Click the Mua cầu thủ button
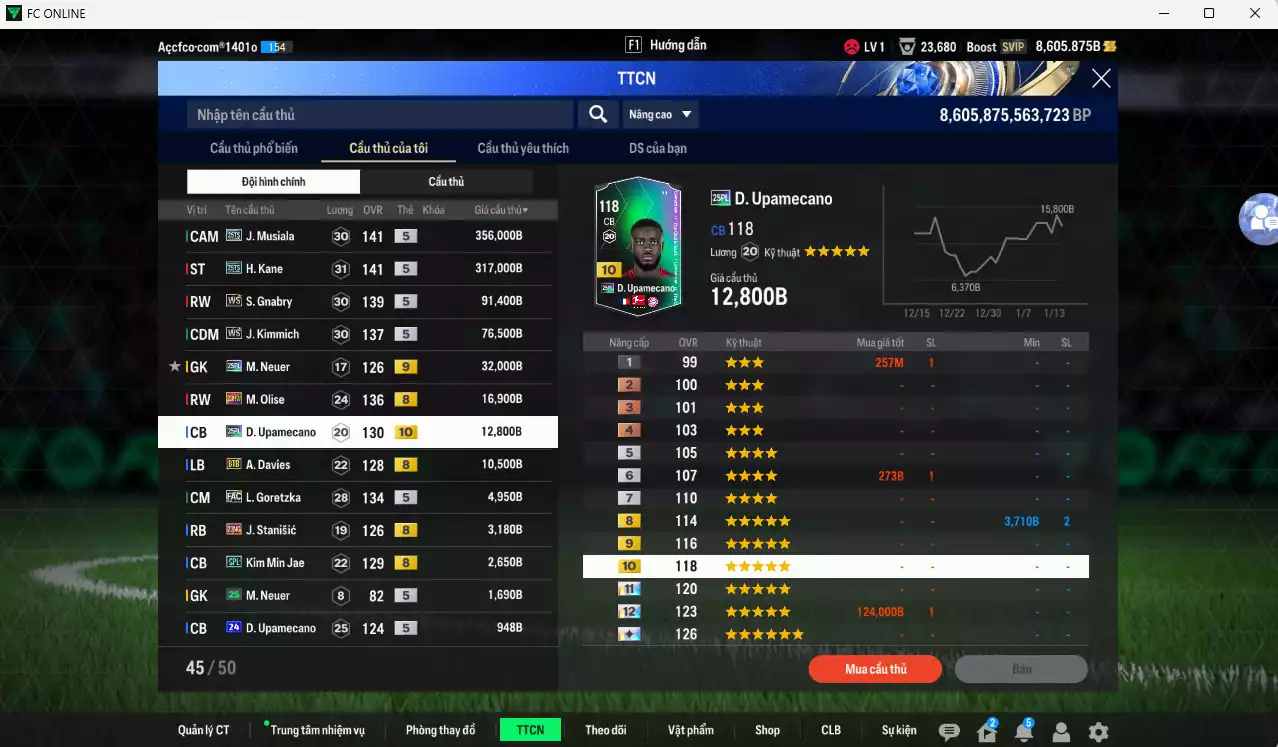Screen dimensions: 1278x747 pos(875,669)
